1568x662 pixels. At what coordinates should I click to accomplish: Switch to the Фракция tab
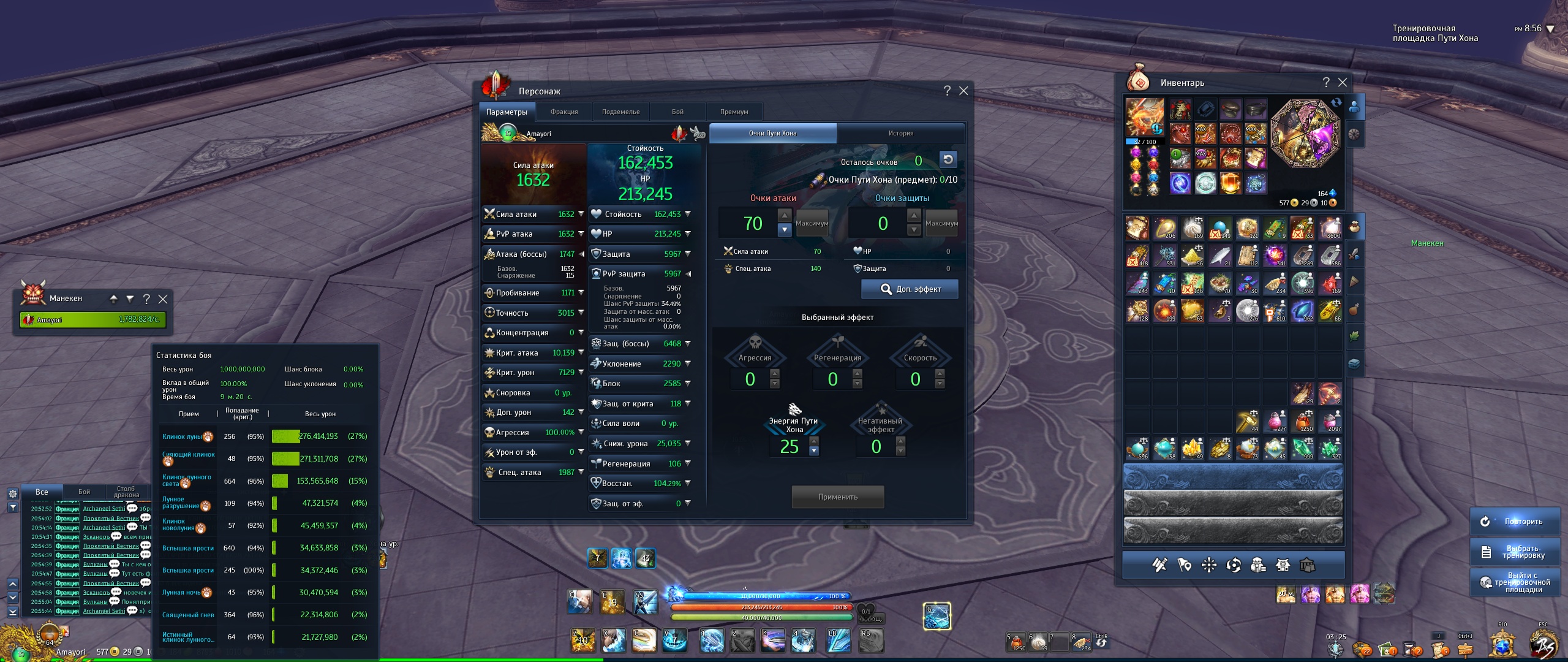coord(563,112)
